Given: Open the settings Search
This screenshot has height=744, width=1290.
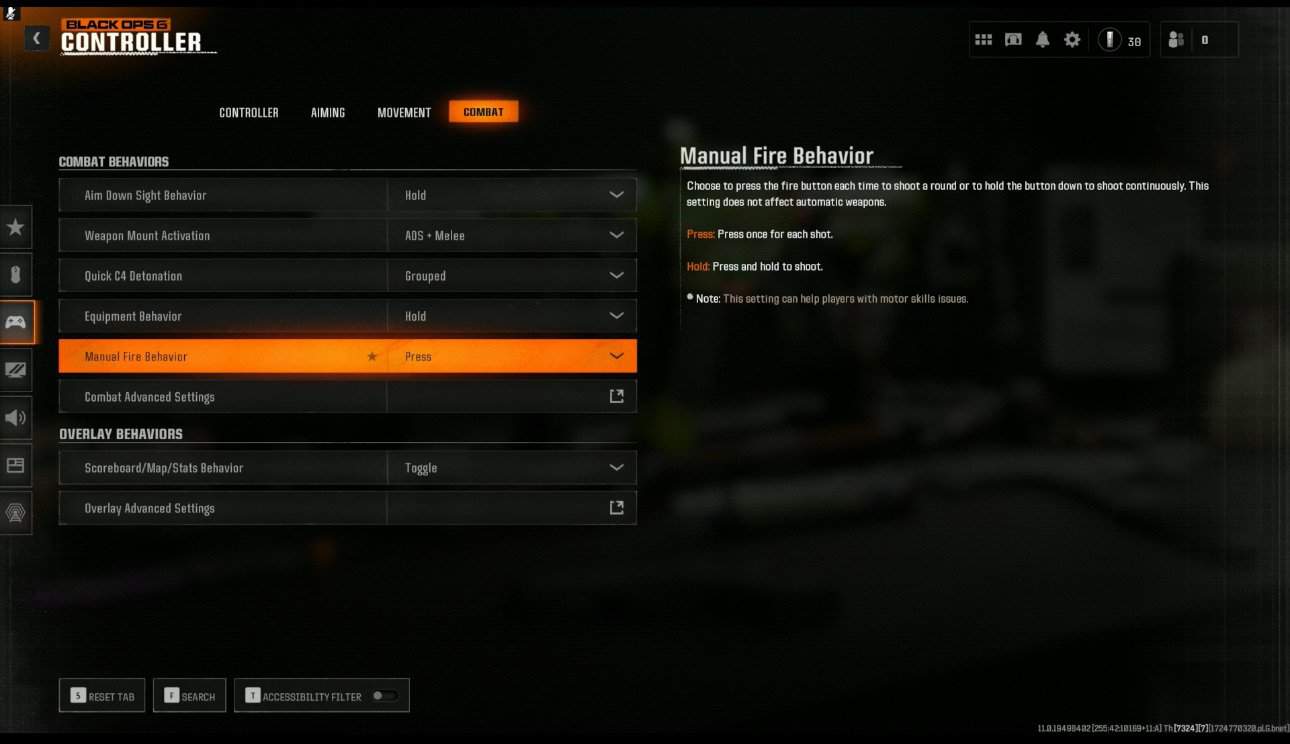Looking at the screenshot, I should pyautogui.click(x=189, y=696).
